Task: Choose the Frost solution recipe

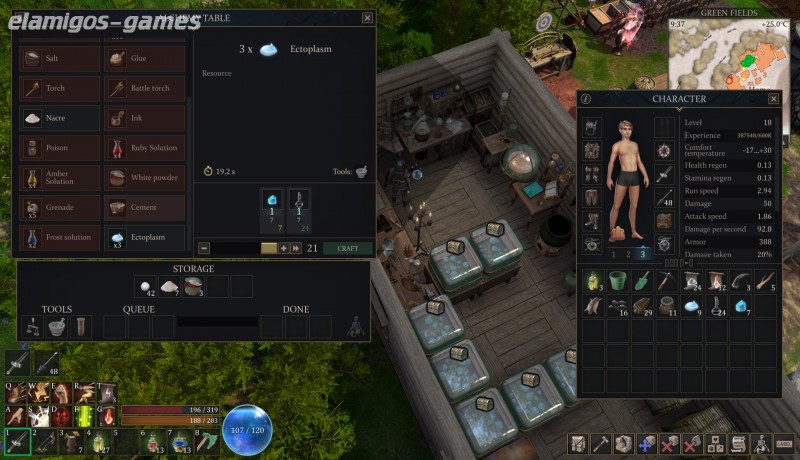Action: [58, 237]
